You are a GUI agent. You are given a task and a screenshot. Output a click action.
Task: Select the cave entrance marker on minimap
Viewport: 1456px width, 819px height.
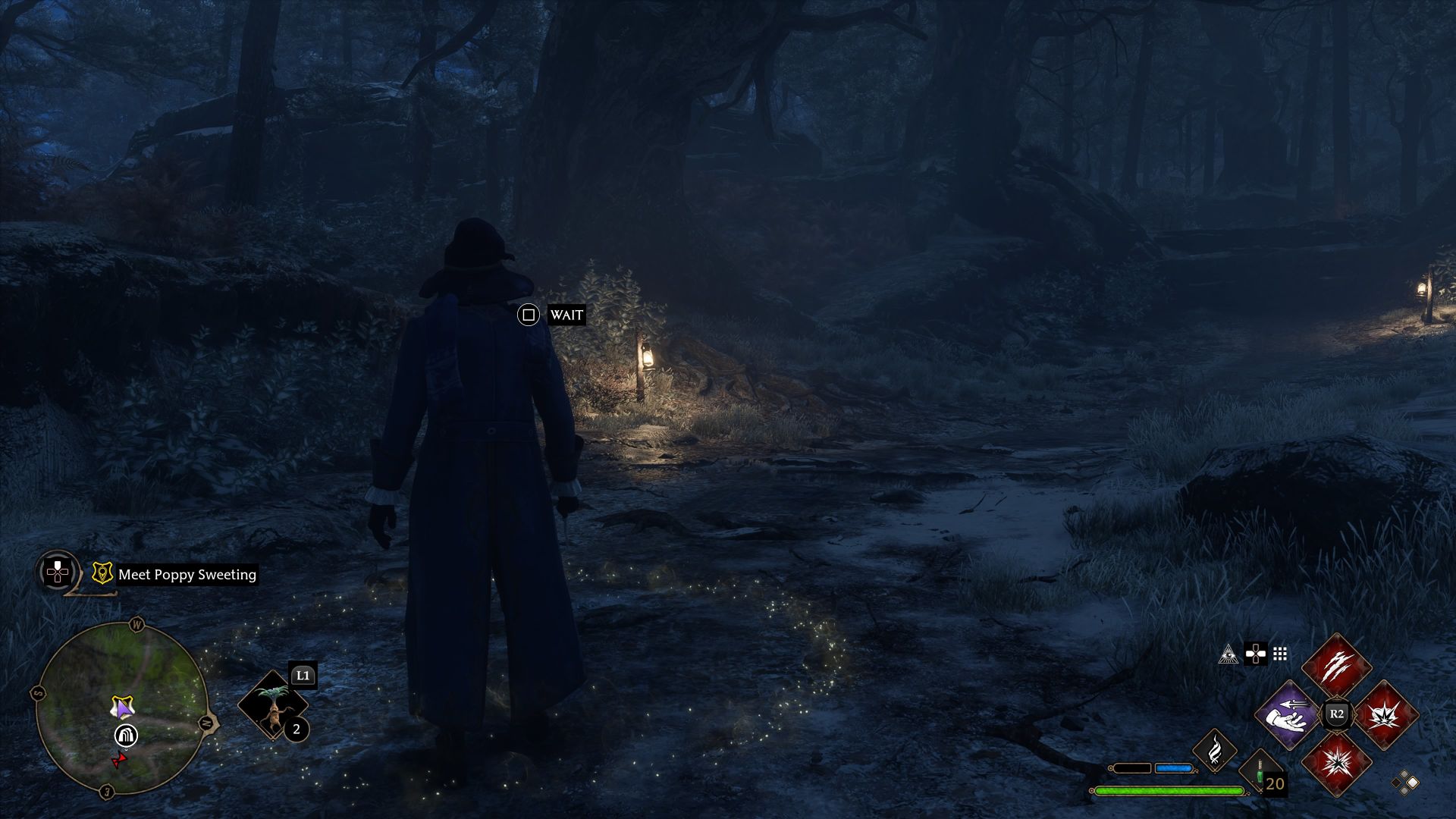126,735
